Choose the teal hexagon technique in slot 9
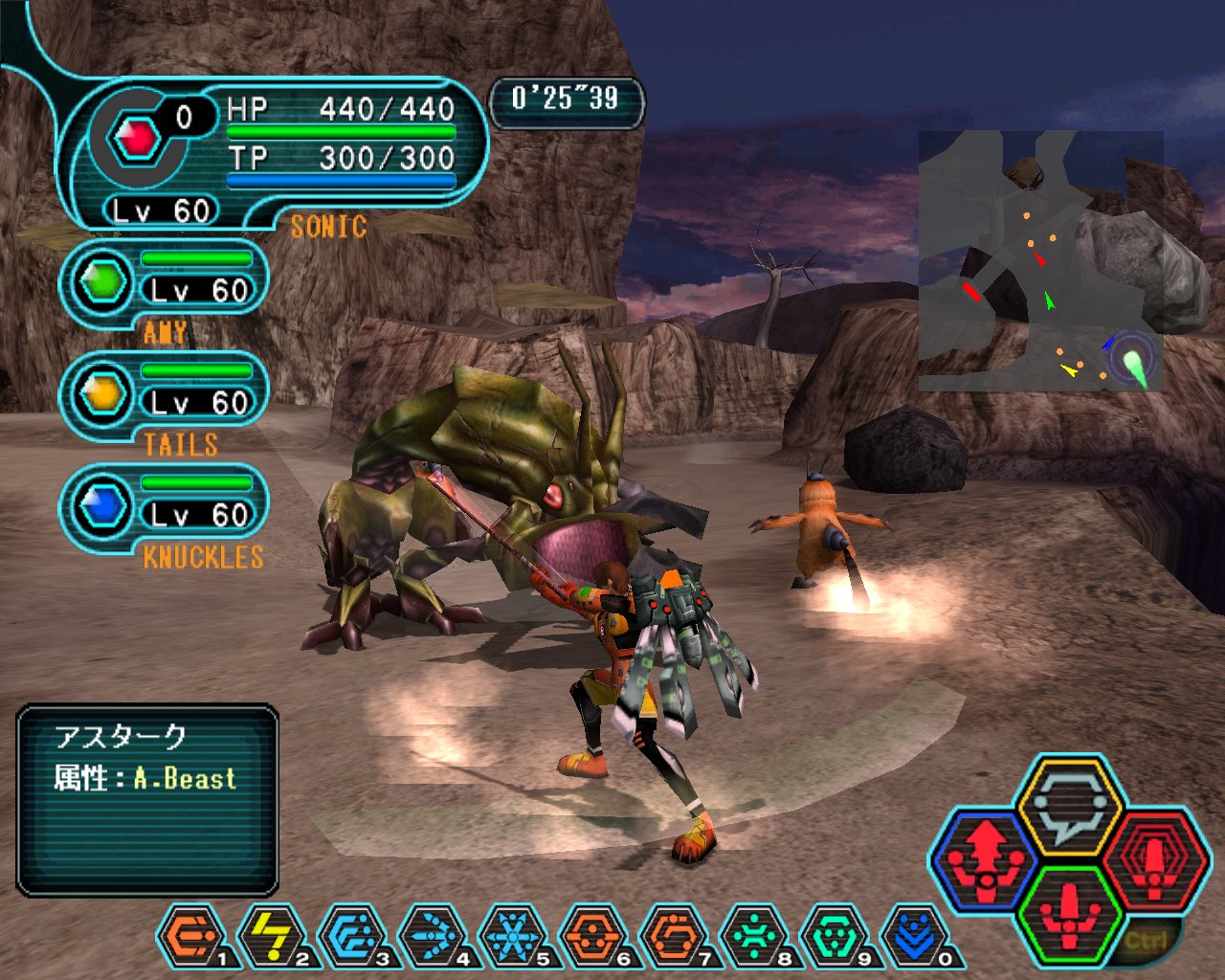The height and width of the screenshot is (980, 1225). 835,935
